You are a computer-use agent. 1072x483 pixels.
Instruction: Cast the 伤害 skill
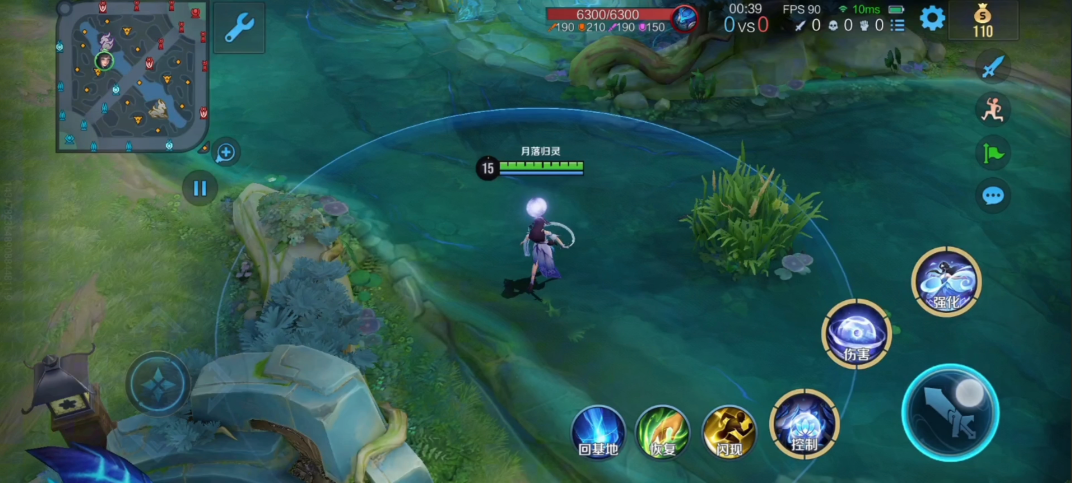pos(855,333)
